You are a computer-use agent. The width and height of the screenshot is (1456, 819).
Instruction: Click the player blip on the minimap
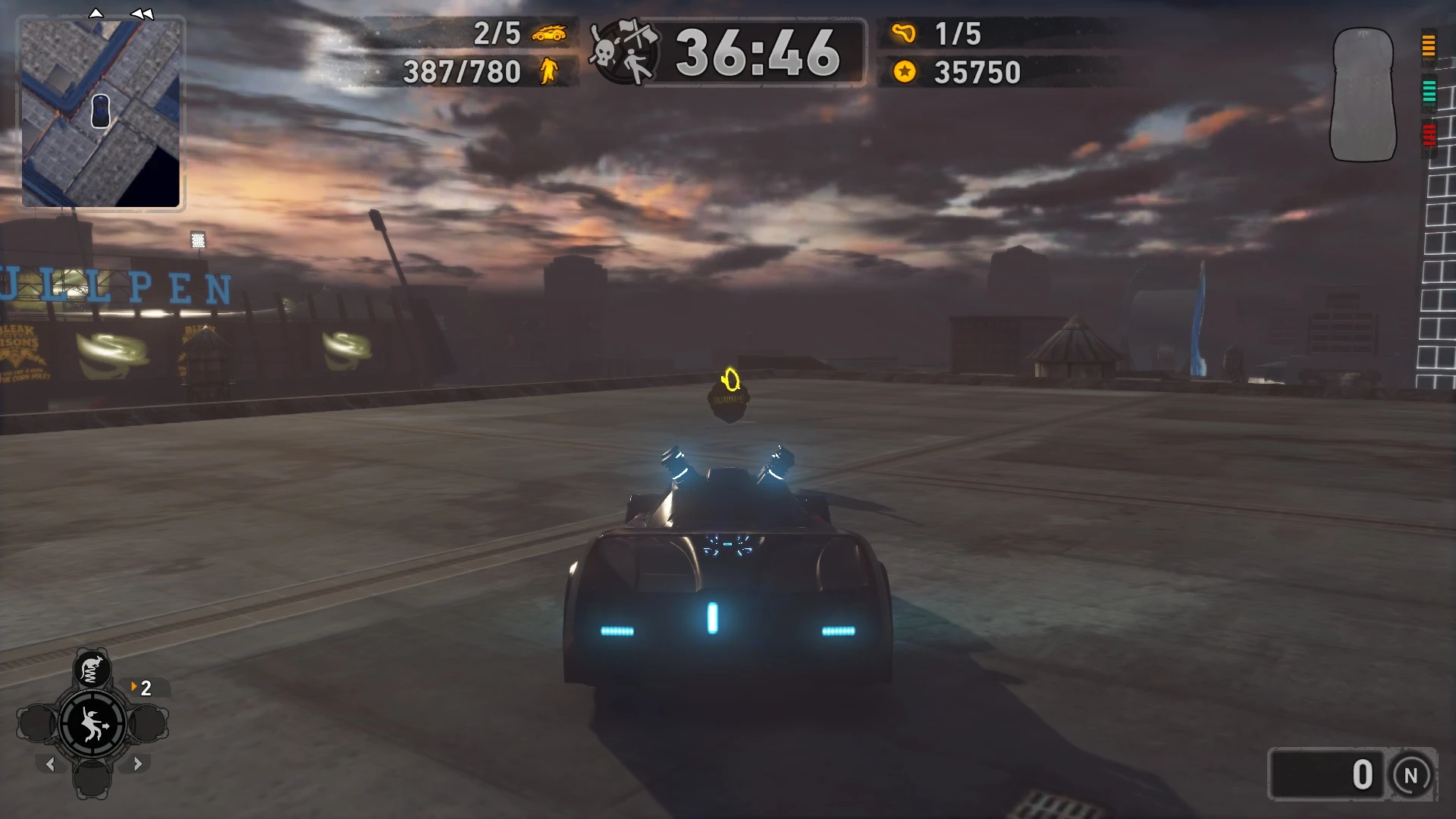coord(99,111)
